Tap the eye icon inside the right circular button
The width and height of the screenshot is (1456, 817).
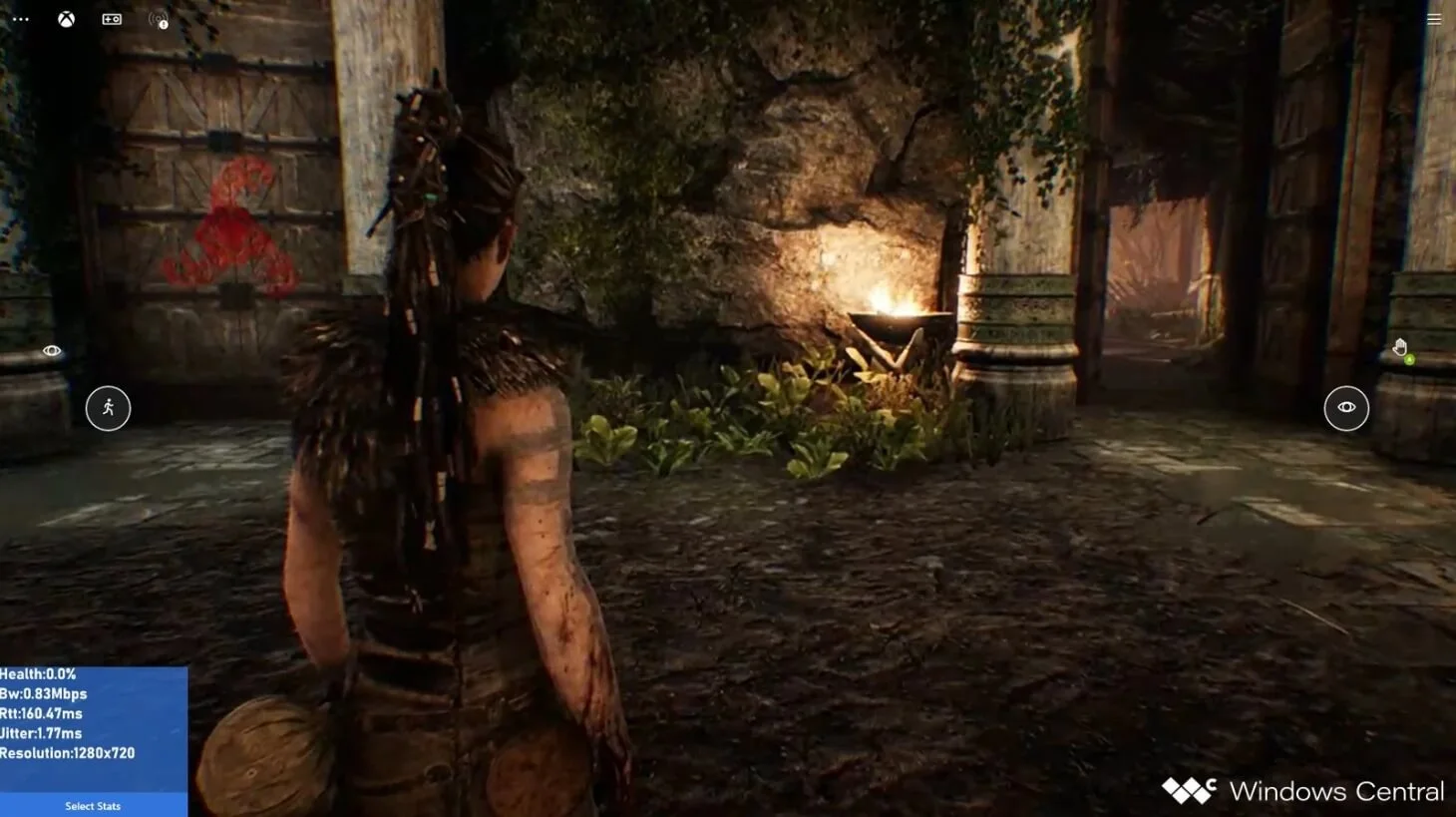point(1346,407)
